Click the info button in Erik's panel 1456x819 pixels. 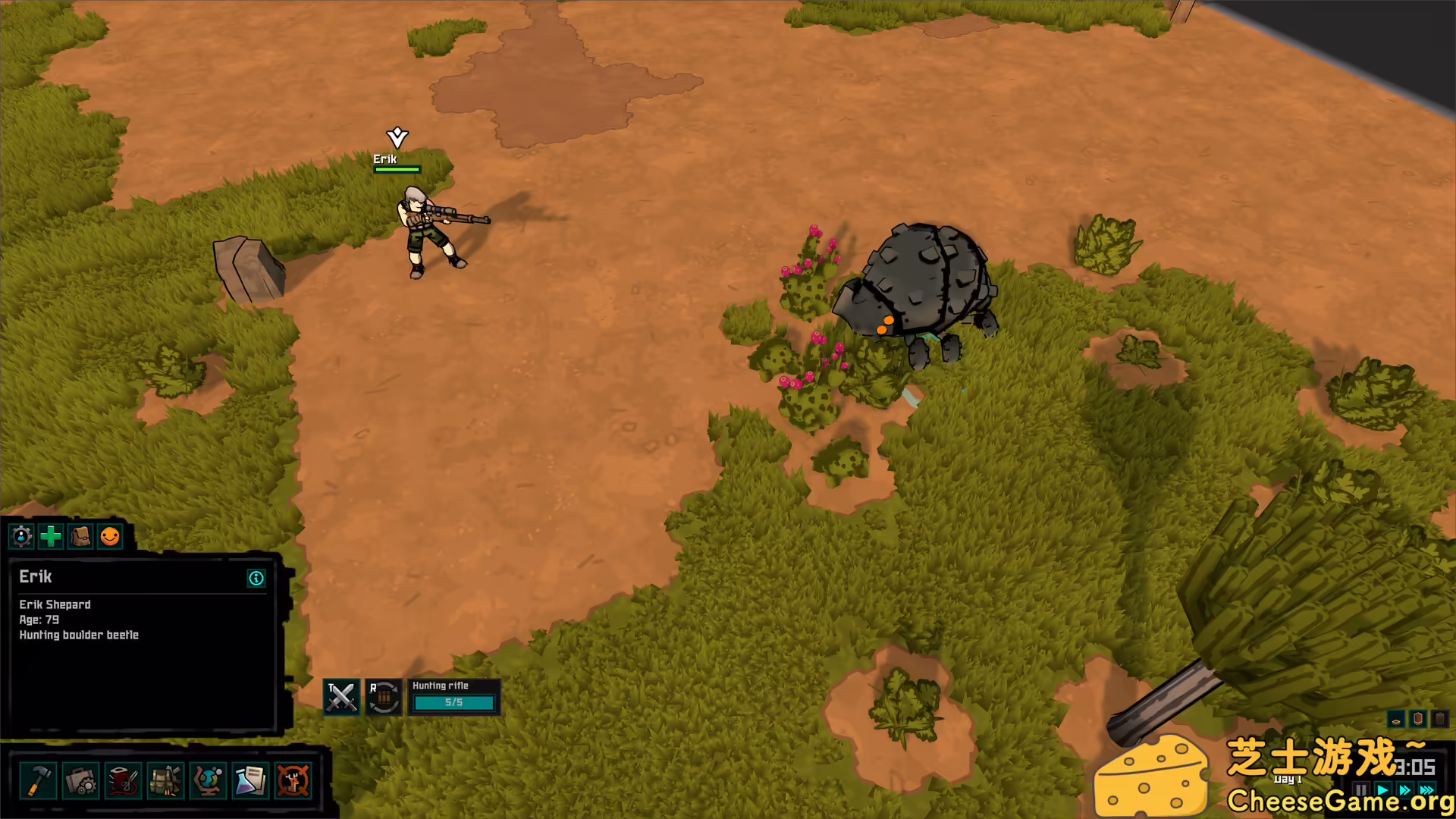256,579
